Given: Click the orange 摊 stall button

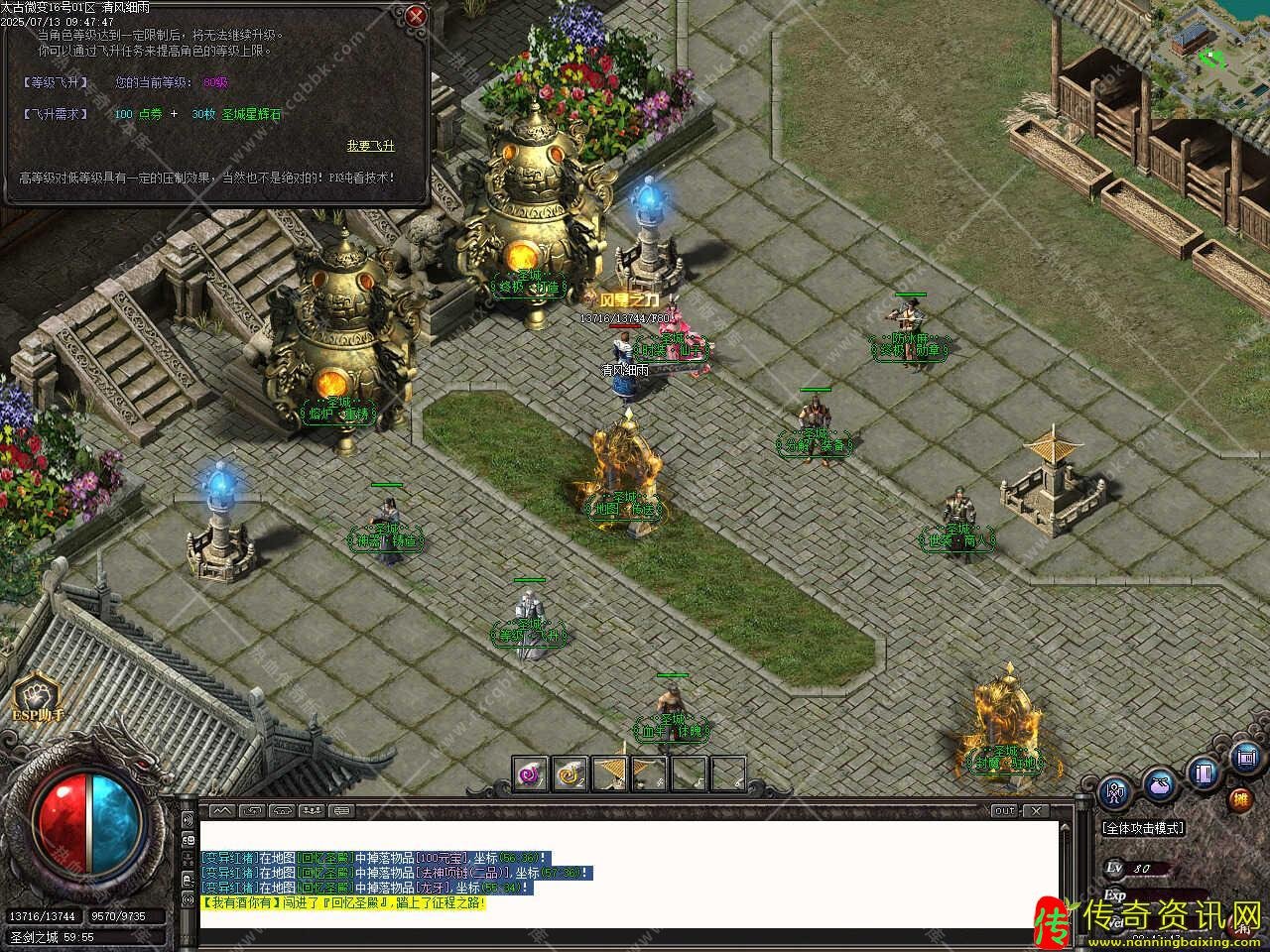Looking at the screenshot, I should pos(1240,799).
